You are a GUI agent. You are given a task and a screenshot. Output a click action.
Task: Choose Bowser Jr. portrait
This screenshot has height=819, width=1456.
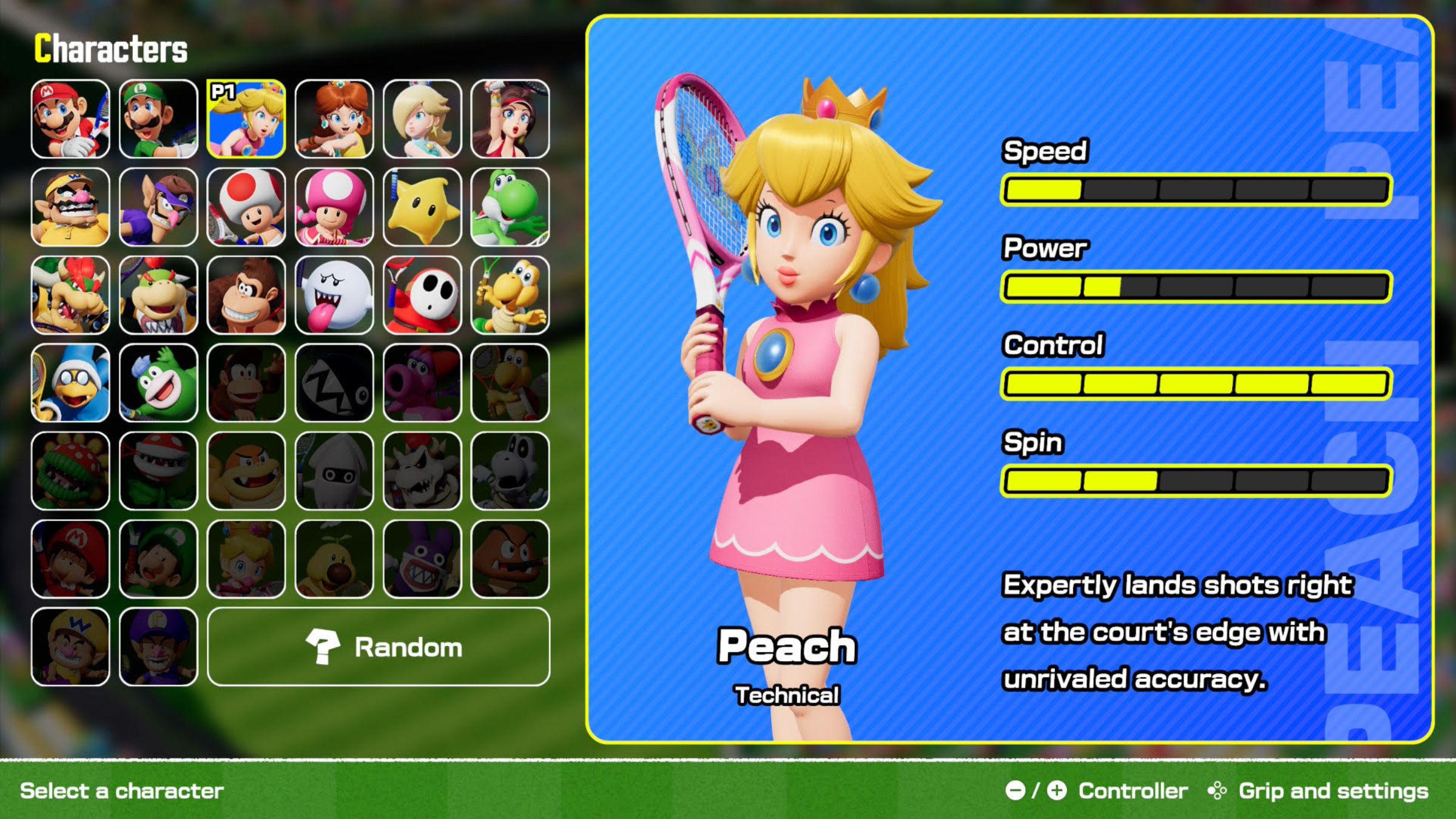click(158, 295)
